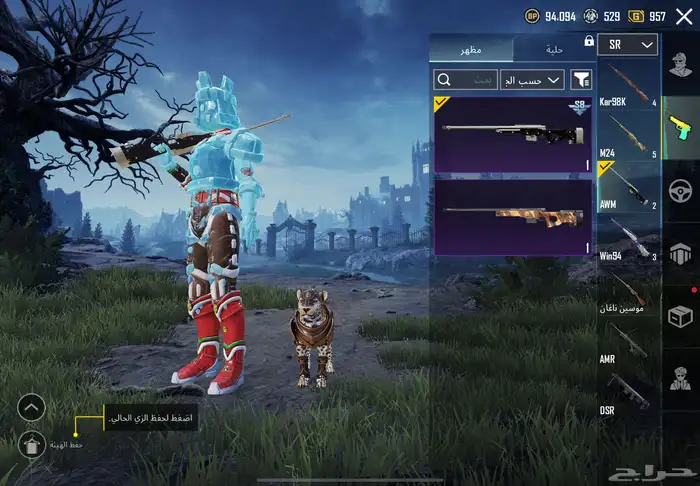Choose the AWM in the weapon list
Image resolution: width=700 pixels, height=486 pixels.
(x=628, y=187)
